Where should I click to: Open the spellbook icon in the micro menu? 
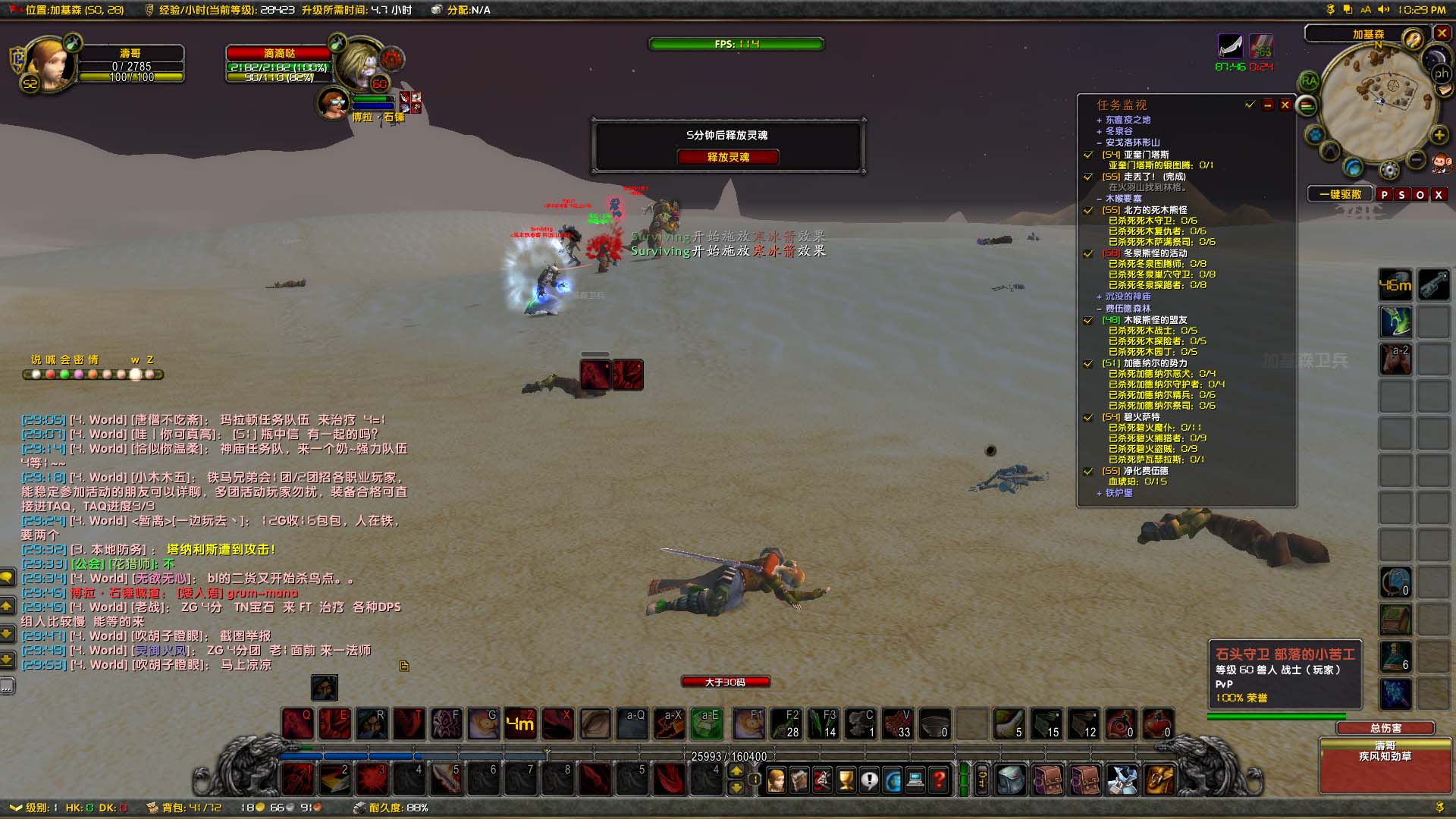click(800, 781)
